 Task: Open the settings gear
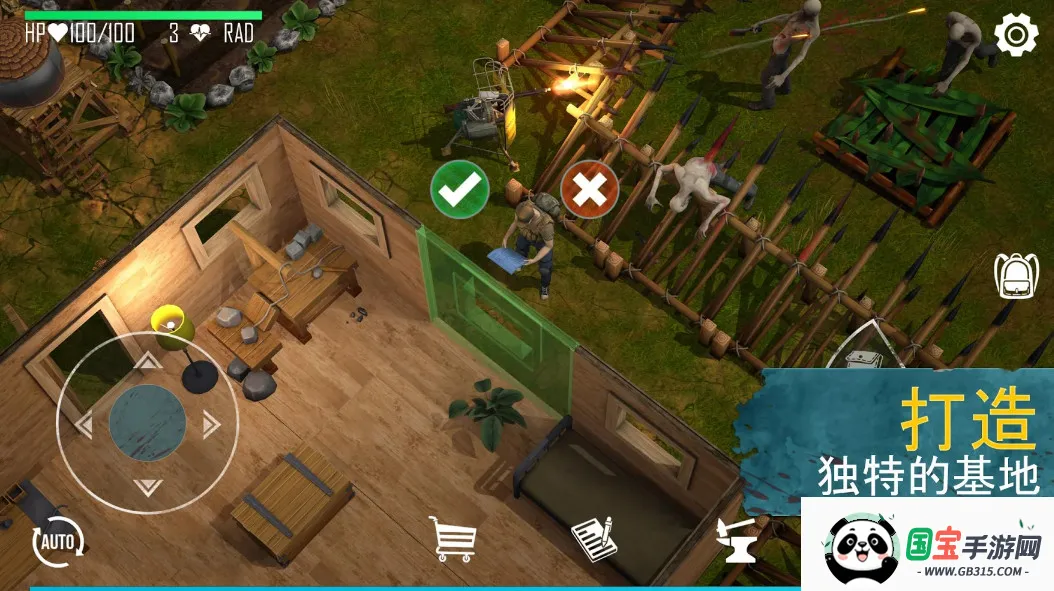coord(1016,36)
